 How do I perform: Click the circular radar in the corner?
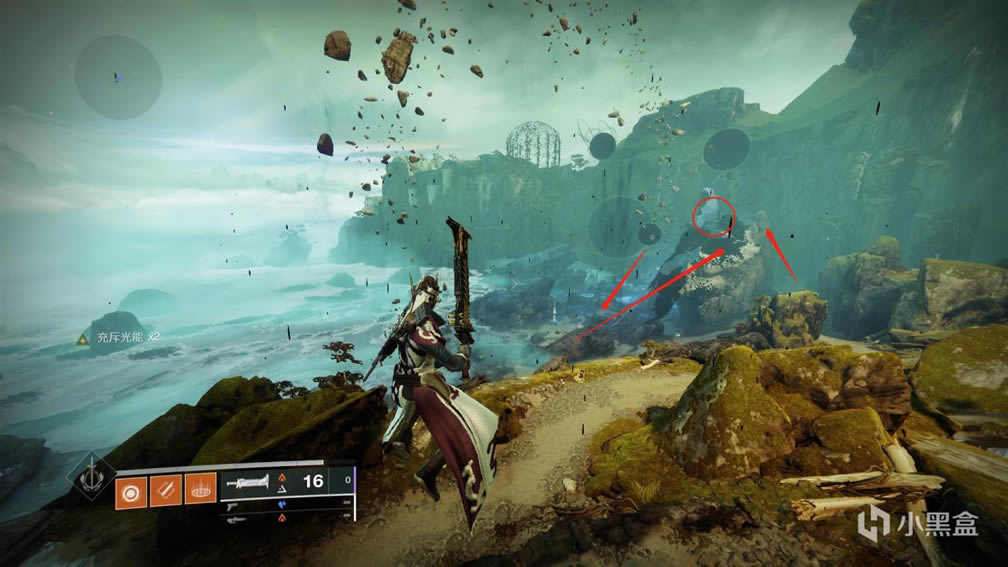[x=118, y=78]
